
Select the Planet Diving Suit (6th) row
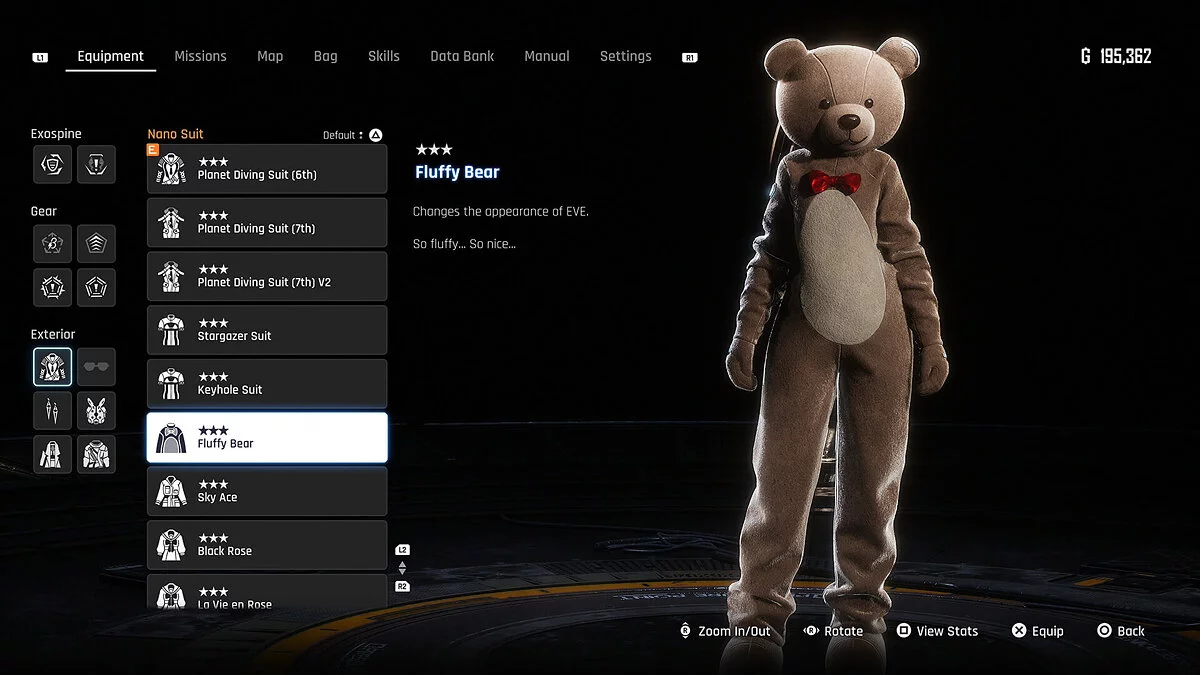(267, 169)
